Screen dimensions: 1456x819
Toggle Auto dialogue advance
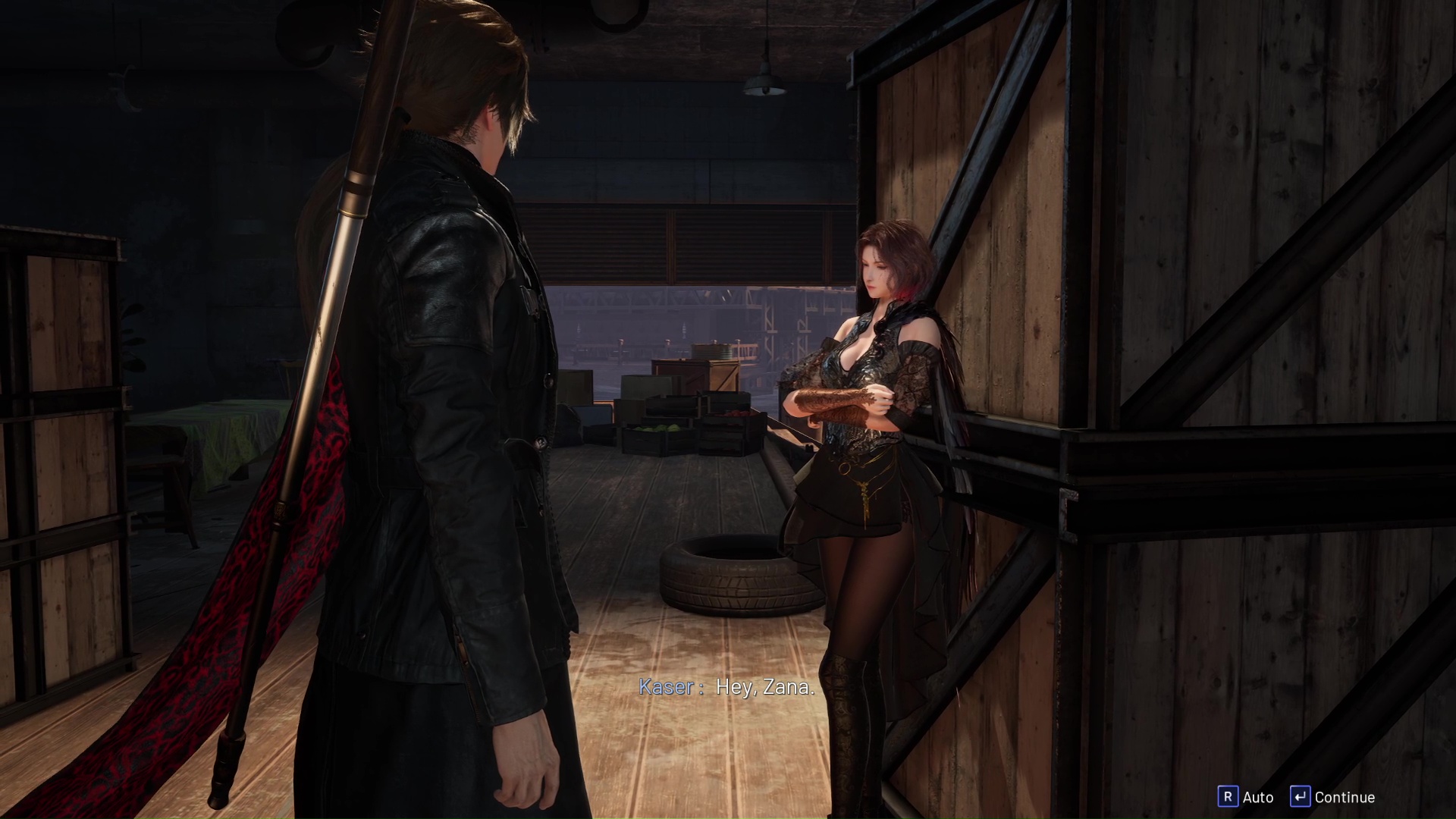pyautogui.click(x=1245, y=797)
